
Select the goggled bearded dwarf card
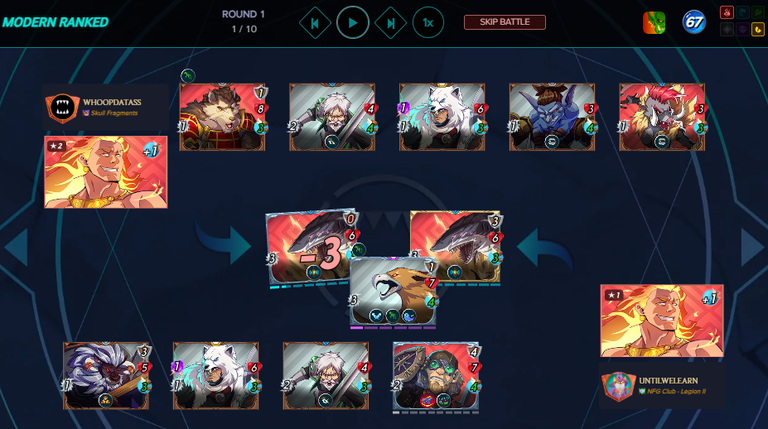[435, 376]
